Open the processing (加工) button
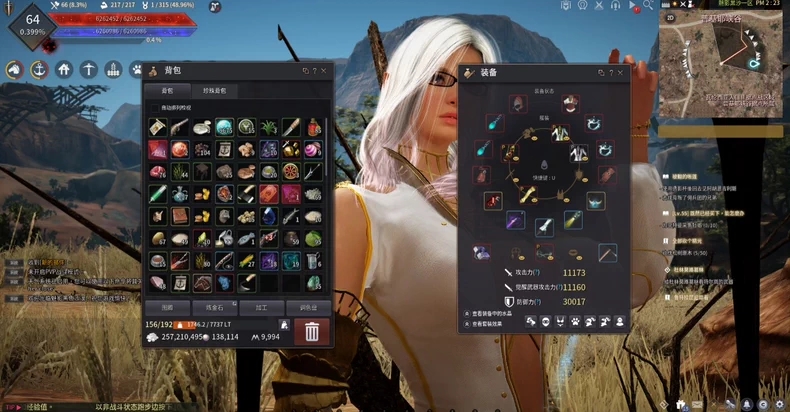This screenshot has width=790, height=412. [x=259, y=307]
